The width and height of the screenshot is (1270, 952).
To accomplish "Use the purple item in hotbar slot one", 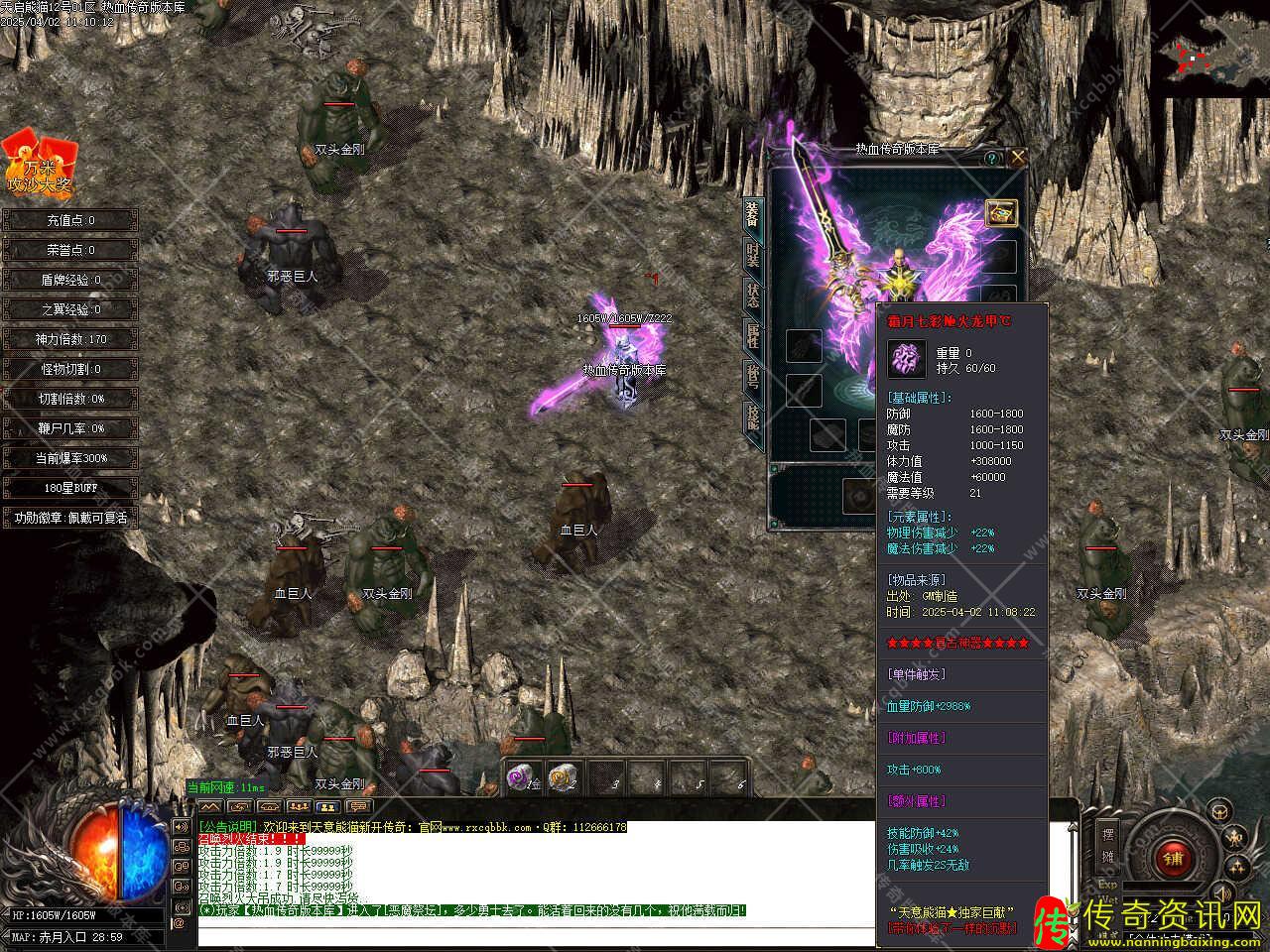I will pyautogui.click(x=521, y=776).
